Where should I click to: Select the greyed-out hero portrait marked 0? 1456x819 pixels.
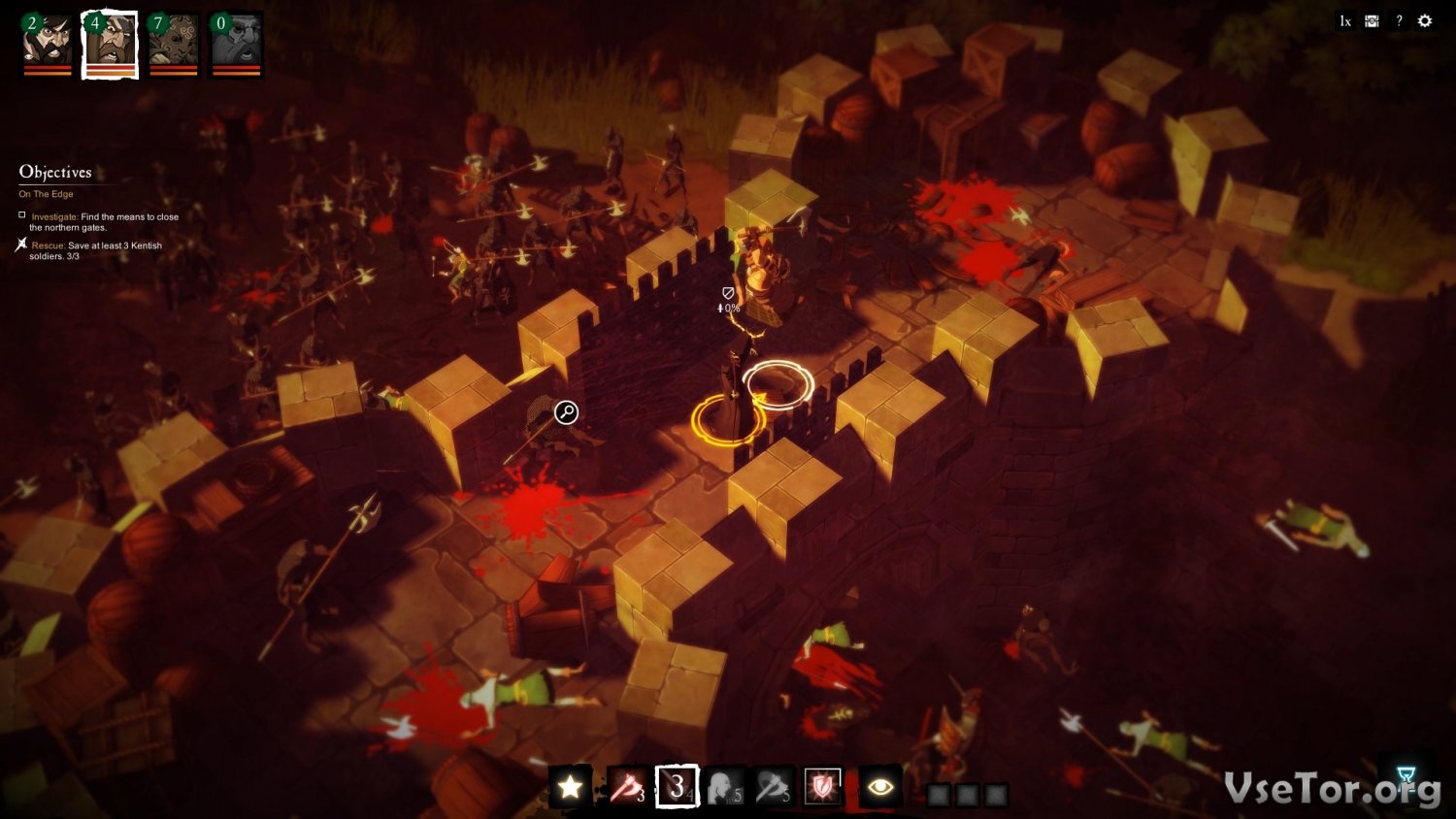point(236,43)
